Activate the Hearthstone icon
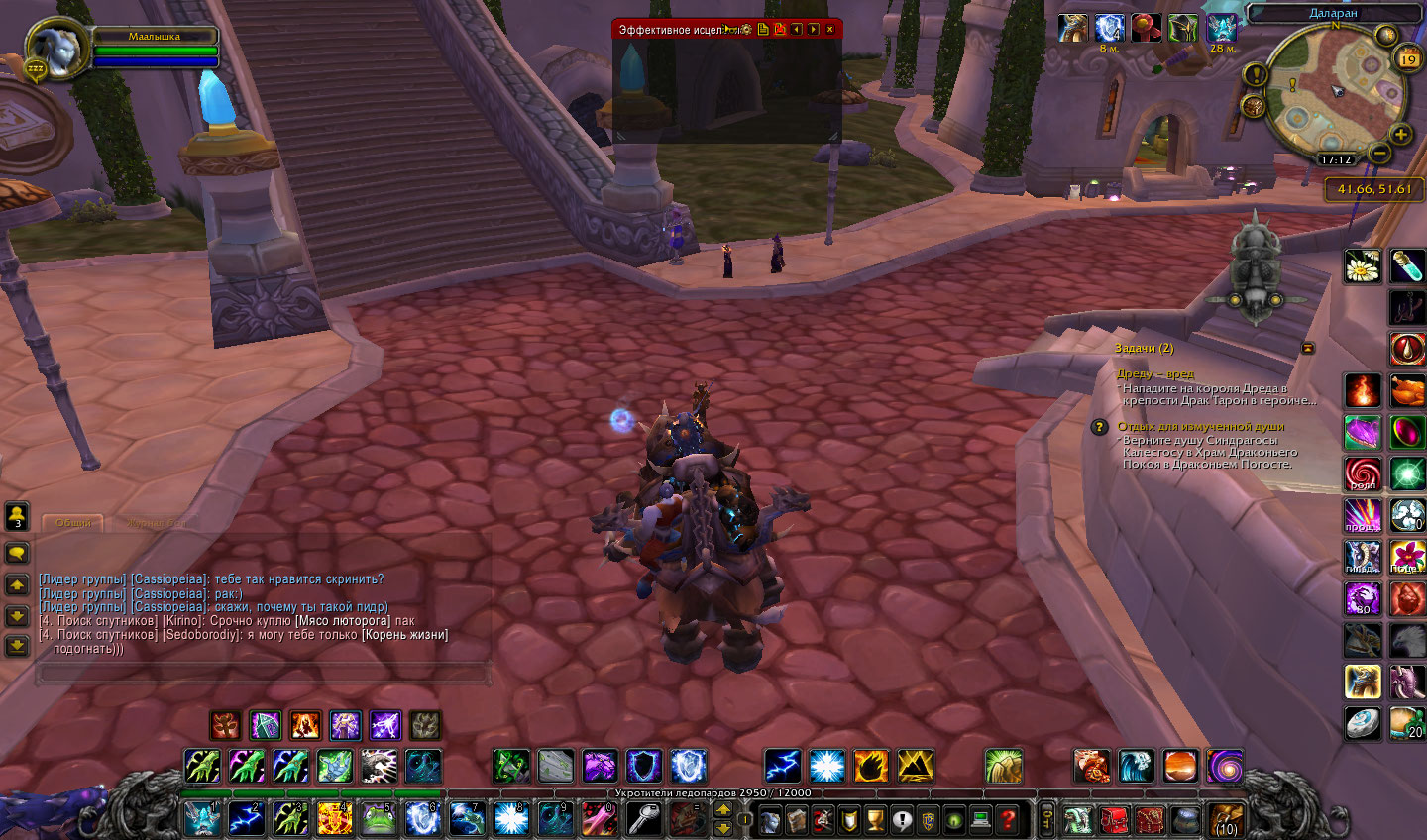 (1363, 722)
